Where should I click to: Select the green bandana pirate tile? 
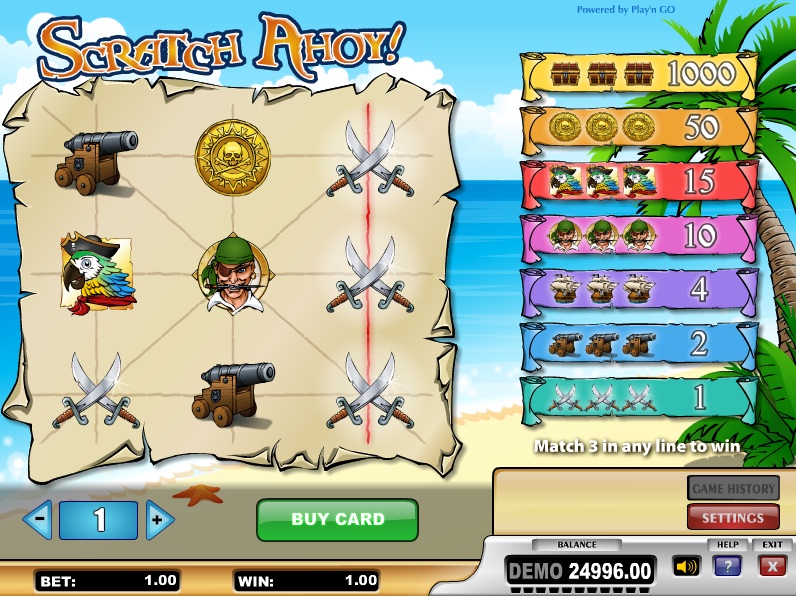(x=233, y=274)
